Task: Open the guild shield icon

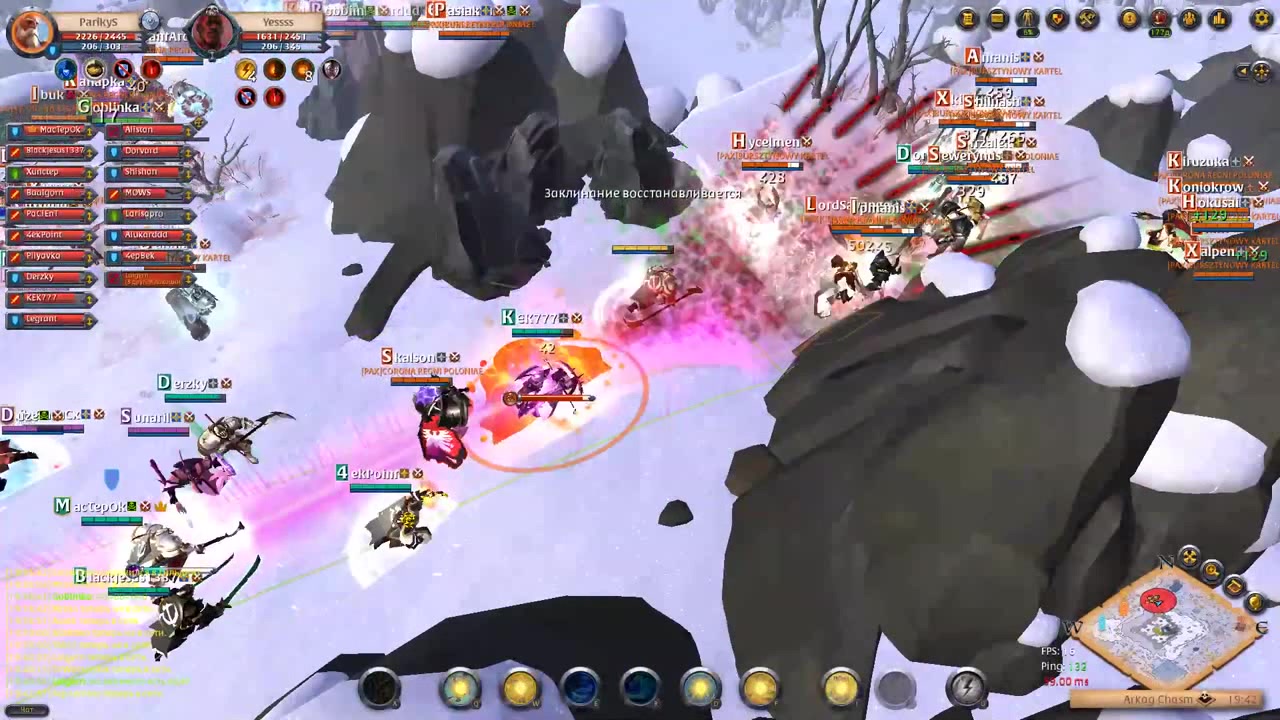Action: [x=1057, y=19]
